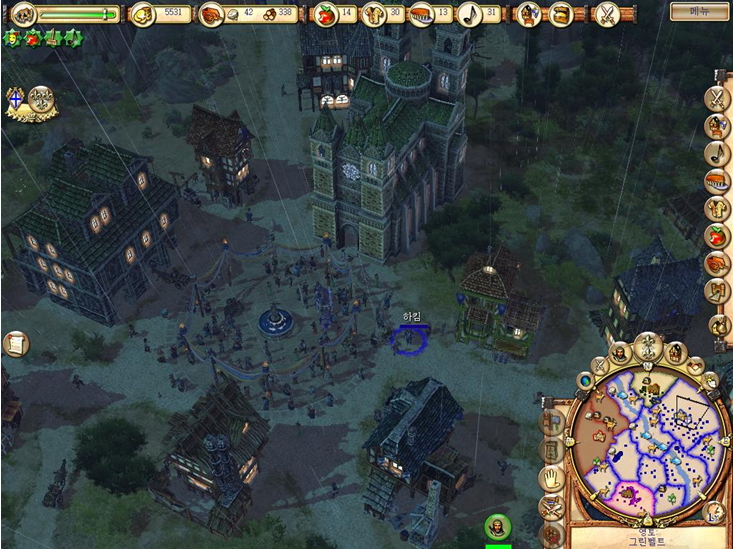Select the knight head button above minimap

[620, 353]
